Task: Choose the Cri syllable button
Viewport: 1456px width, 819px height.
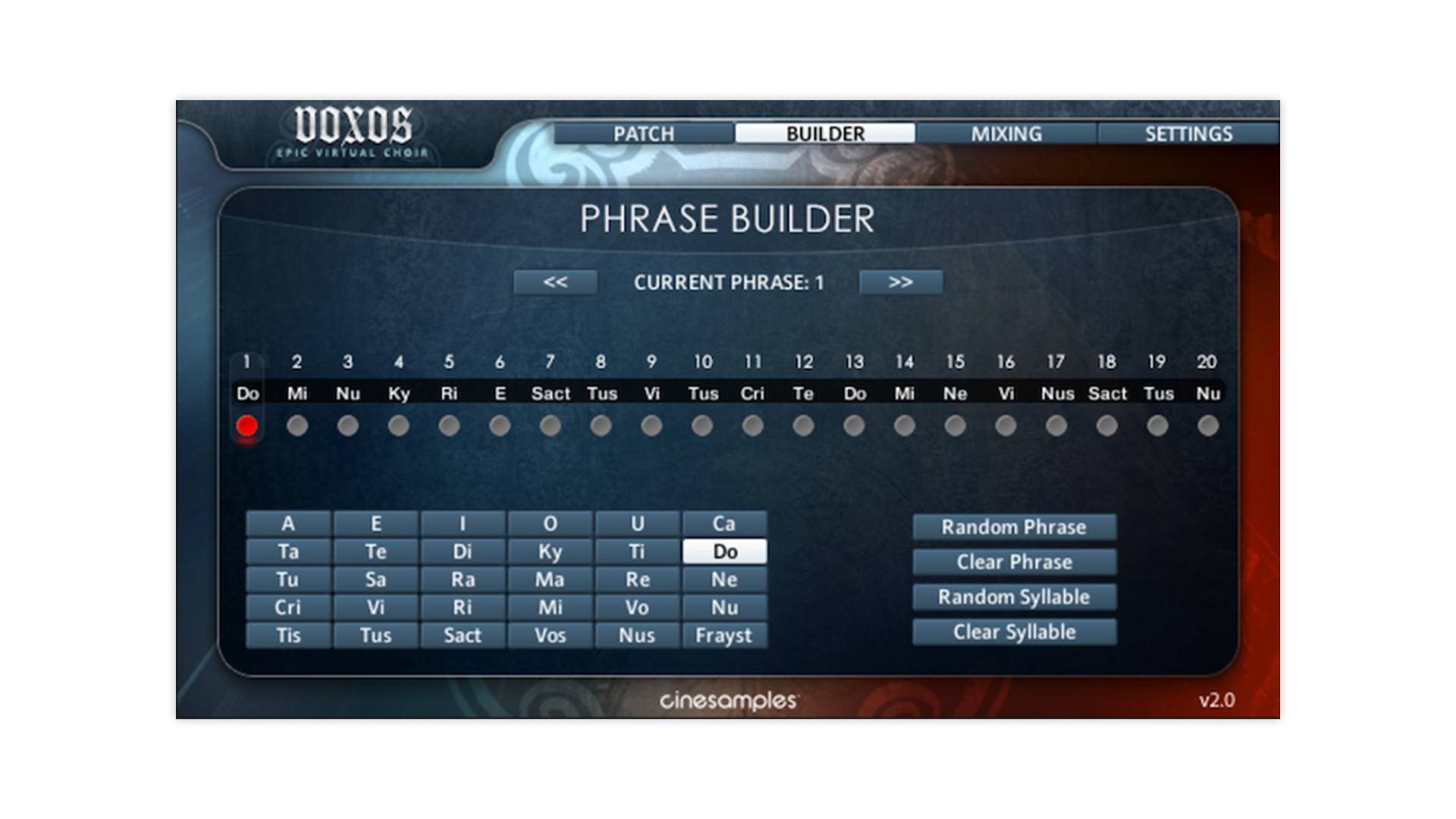Action: 288,607
